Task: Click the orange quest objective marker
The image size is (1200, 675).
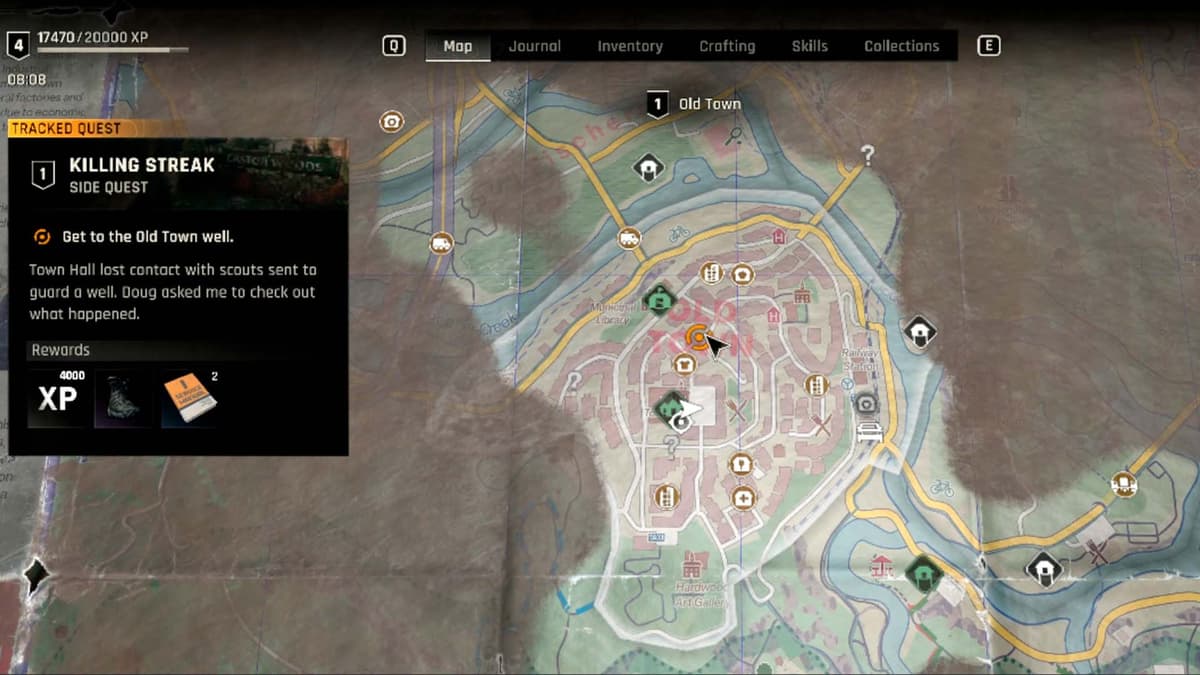Action: point(697,337)
